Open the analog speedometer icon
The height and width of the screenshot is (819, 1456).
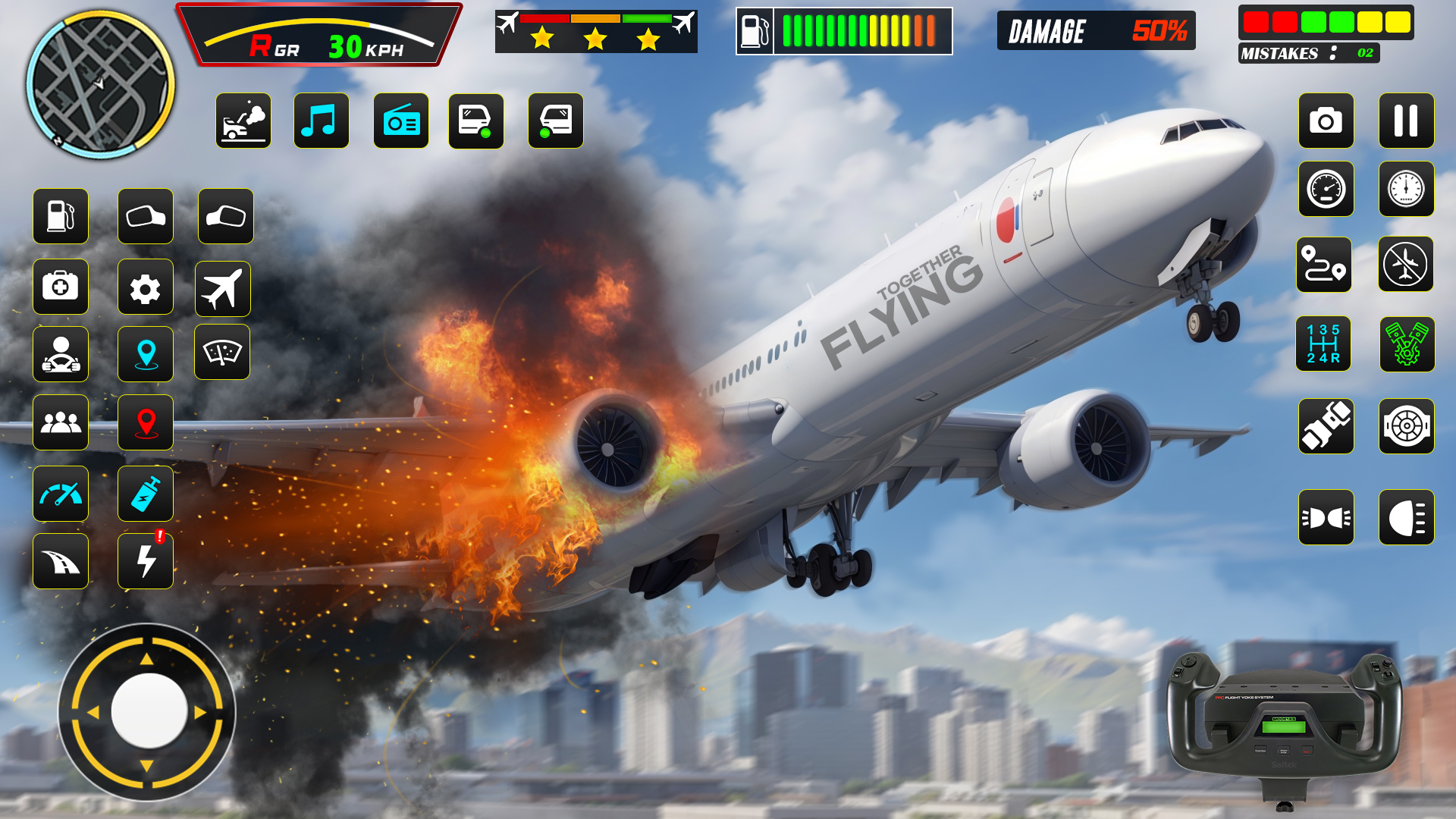[1326, 190]
